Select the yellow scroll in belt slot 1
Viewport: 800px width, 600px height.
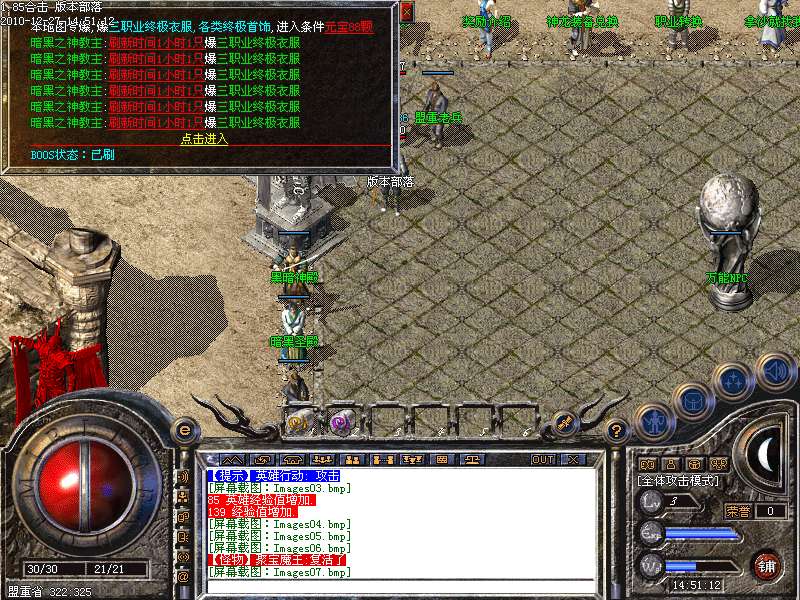pos(298,422)
